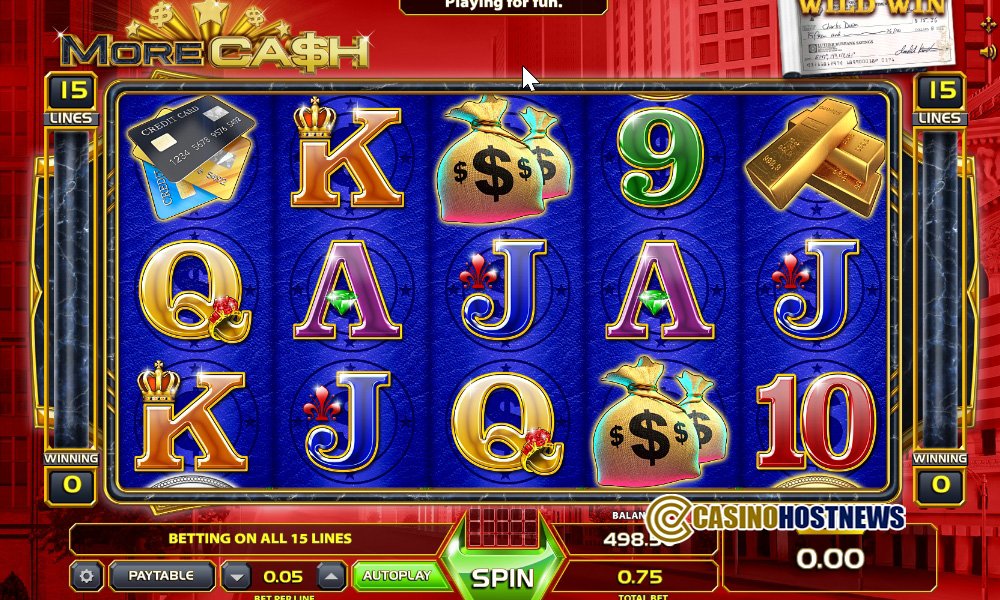This screenshot has height=600, width=1000.
Task: Start Autoplay mode
Action: click(x=396, y=576)
